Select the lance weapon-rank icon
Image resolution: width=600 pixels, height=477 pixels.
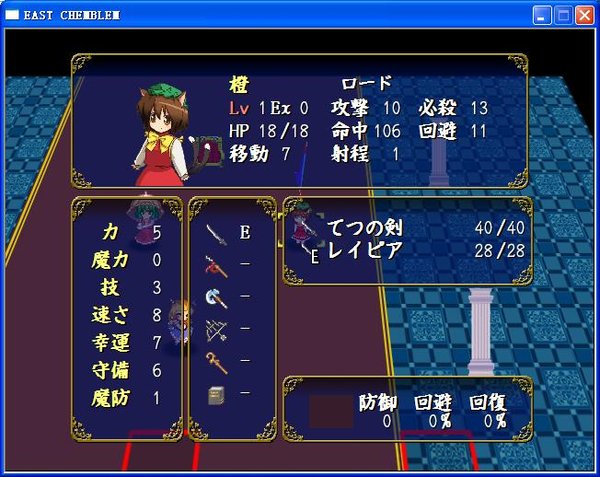coord(217,265)
